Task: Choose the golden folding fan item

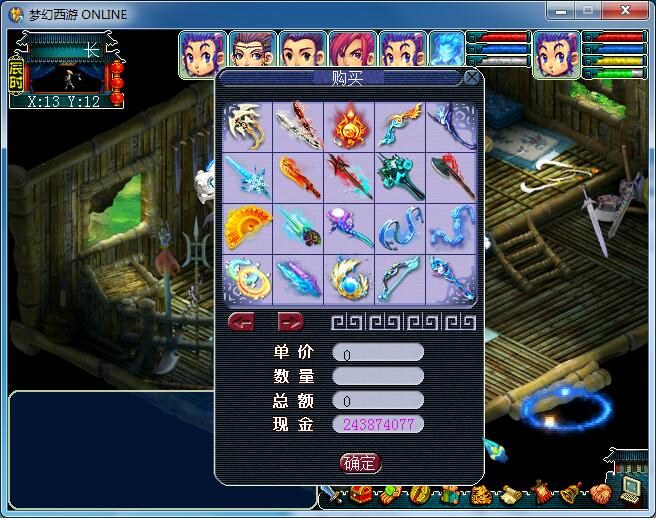Action: coord(247,228)
